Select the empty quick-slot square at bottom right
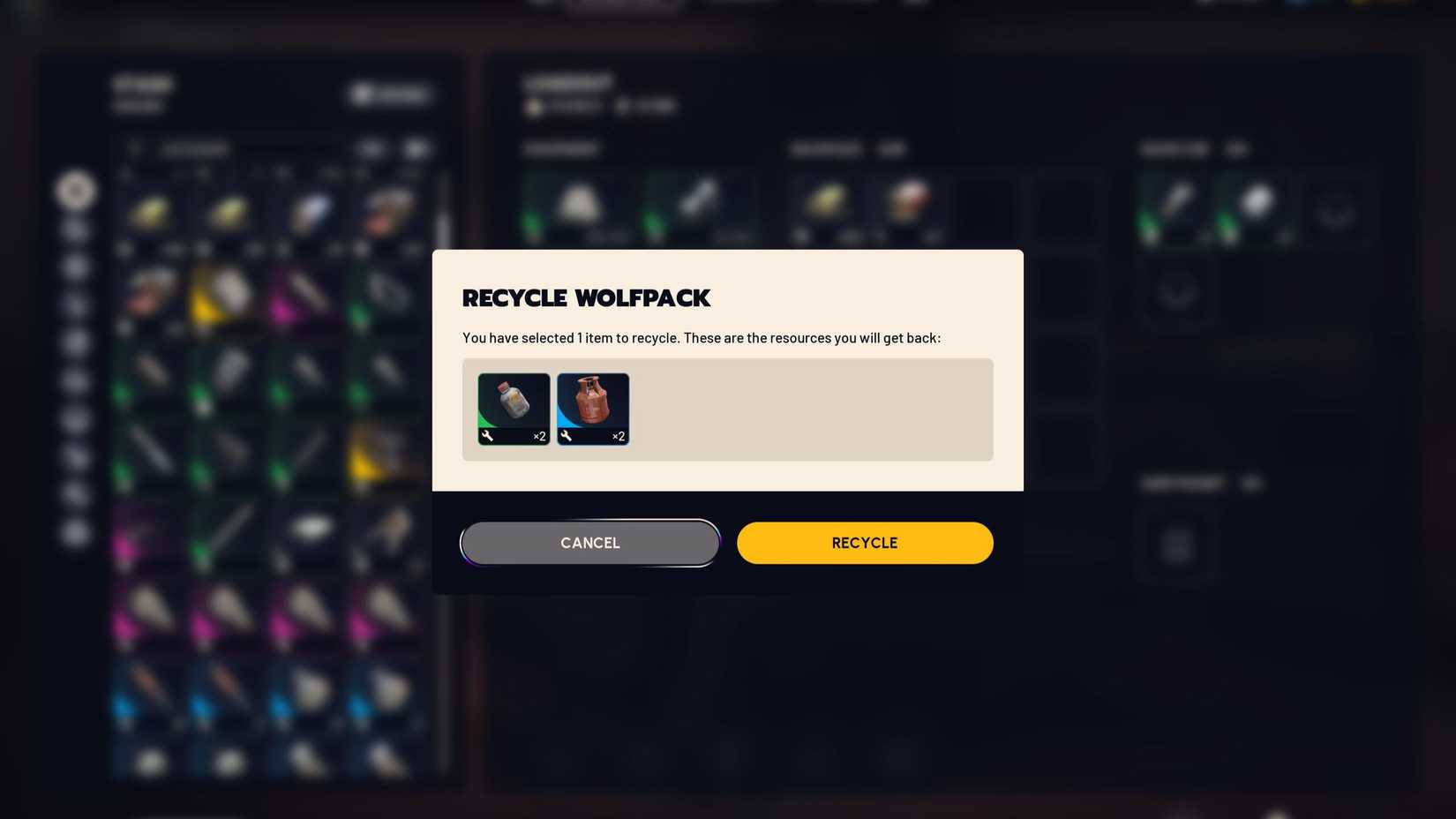This screenshot has width=1456, height=819. 1178,545
